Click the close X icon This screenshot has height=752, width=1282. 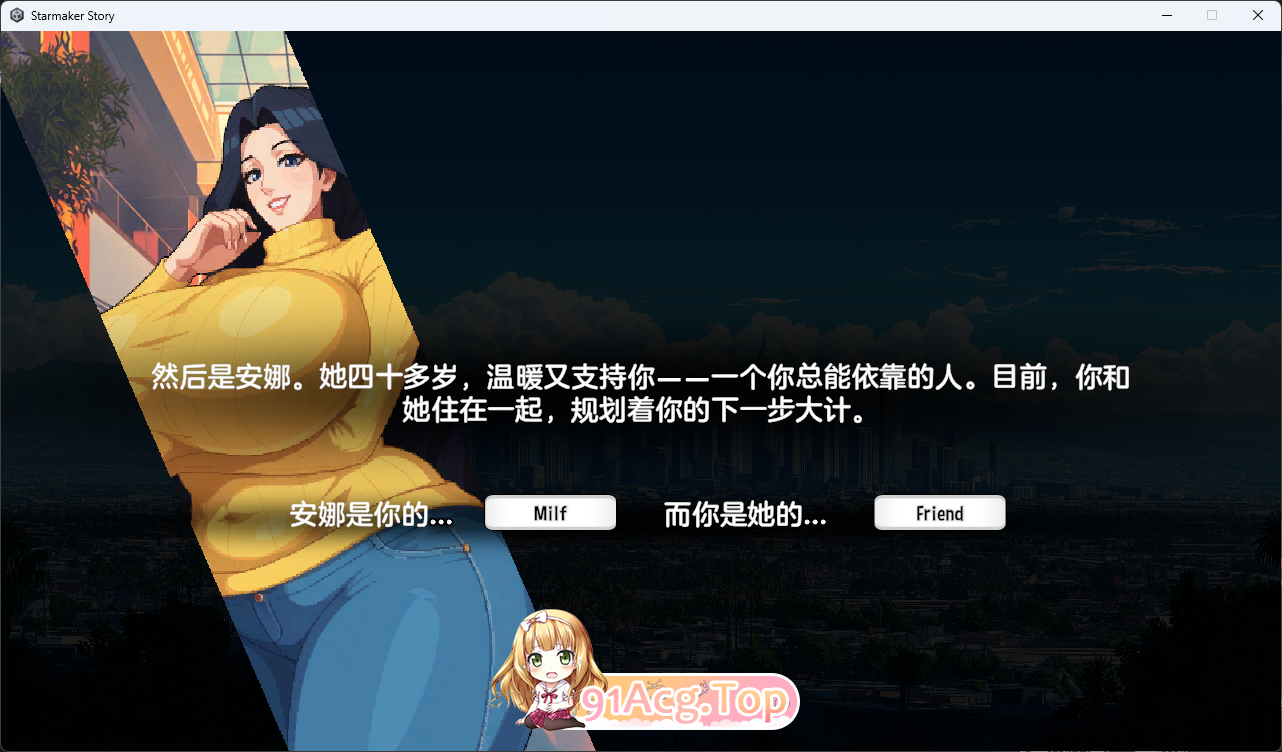(x=1257, y=15)
